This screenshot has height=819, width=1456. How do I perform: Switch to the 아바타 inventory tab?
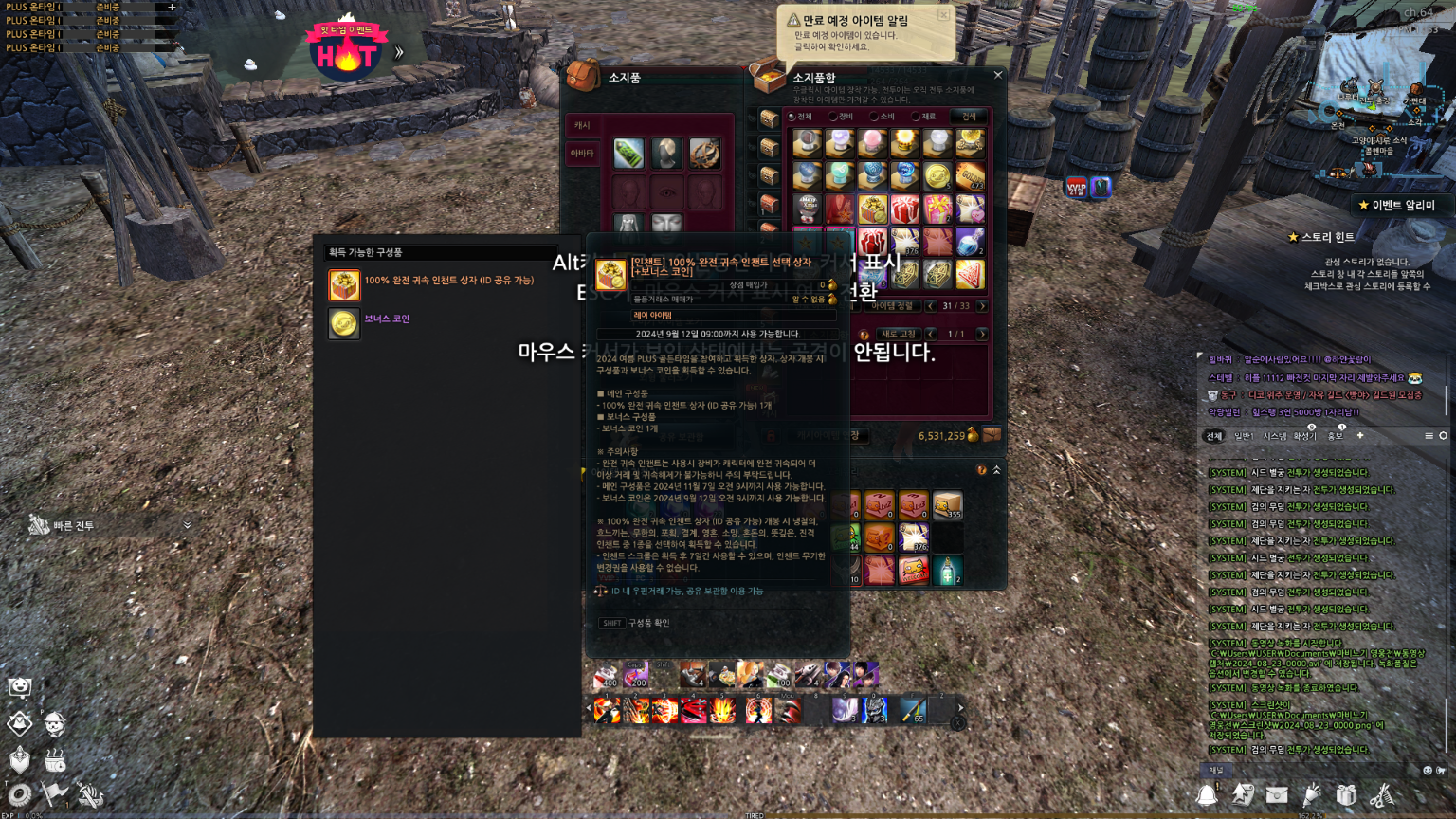pos(582,154)
